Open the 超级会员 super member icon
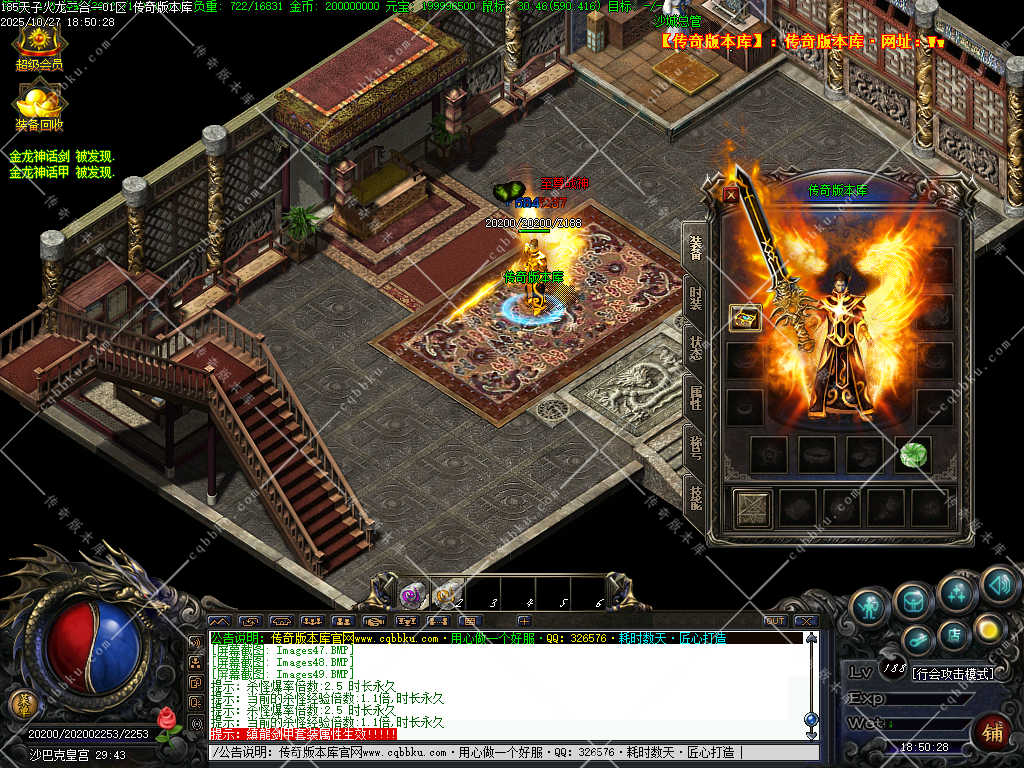This screenshot has height=768, width=1024. pos(38,44)
